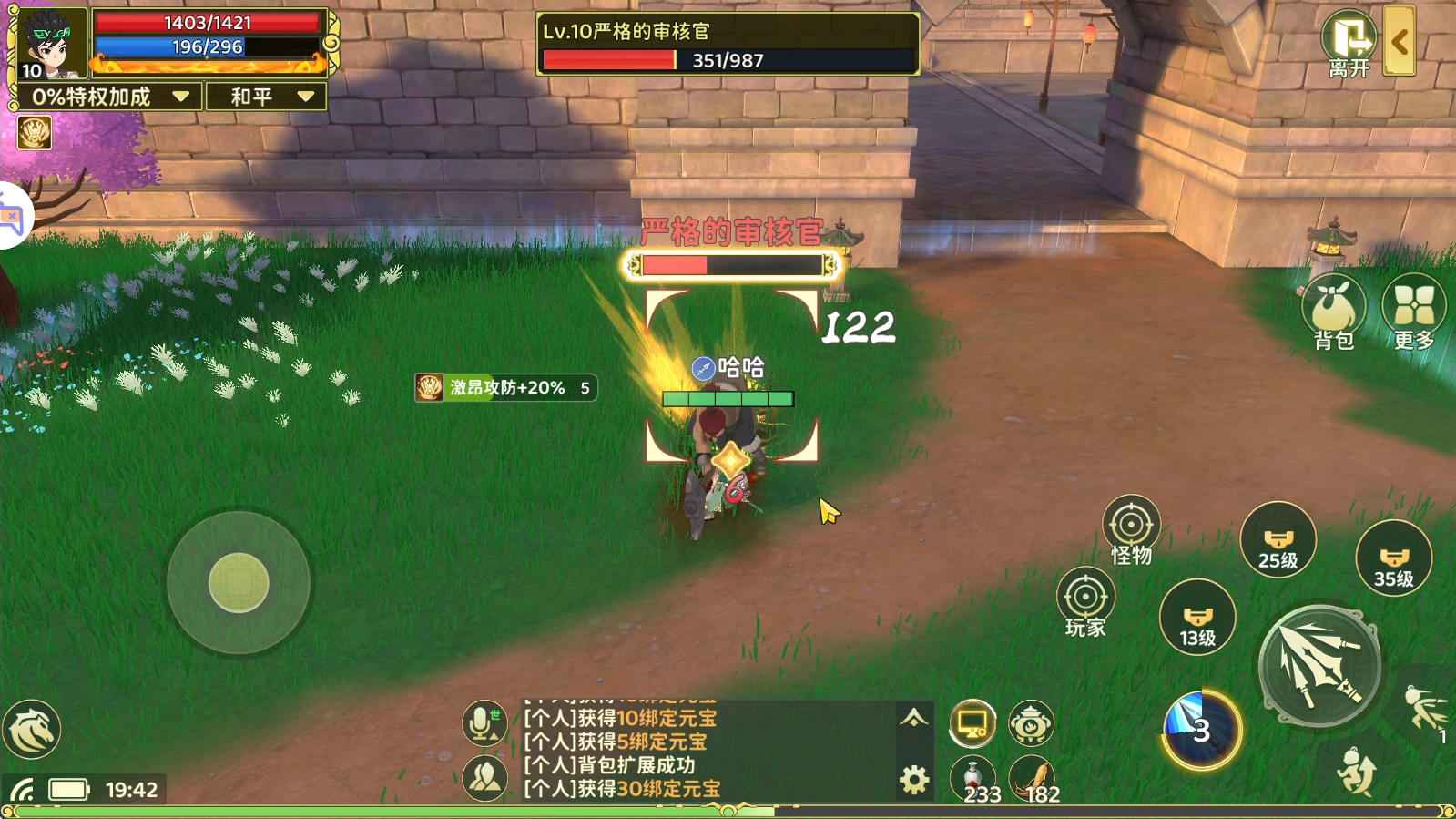Toggle the voice chat microphone
Screen dimensions: 1456x819
coord(484,724)
